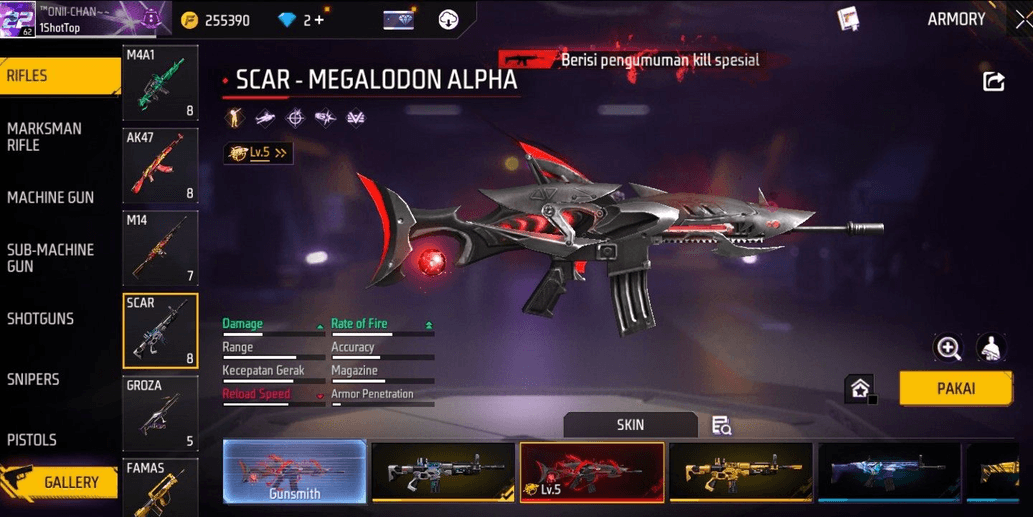Open the Gunsmith skin tile
This screenshot has width=1033, height=517.
coord(294,470)
